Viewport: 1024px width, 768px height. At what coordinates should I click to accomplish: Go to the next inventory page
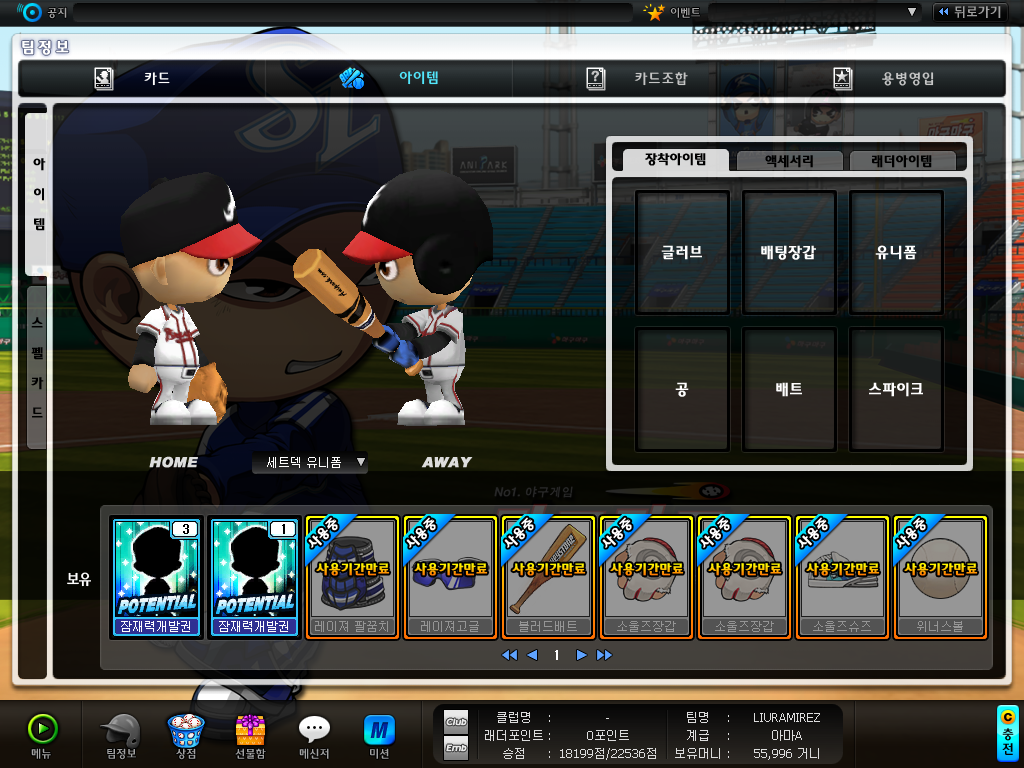tap(581, 655)
